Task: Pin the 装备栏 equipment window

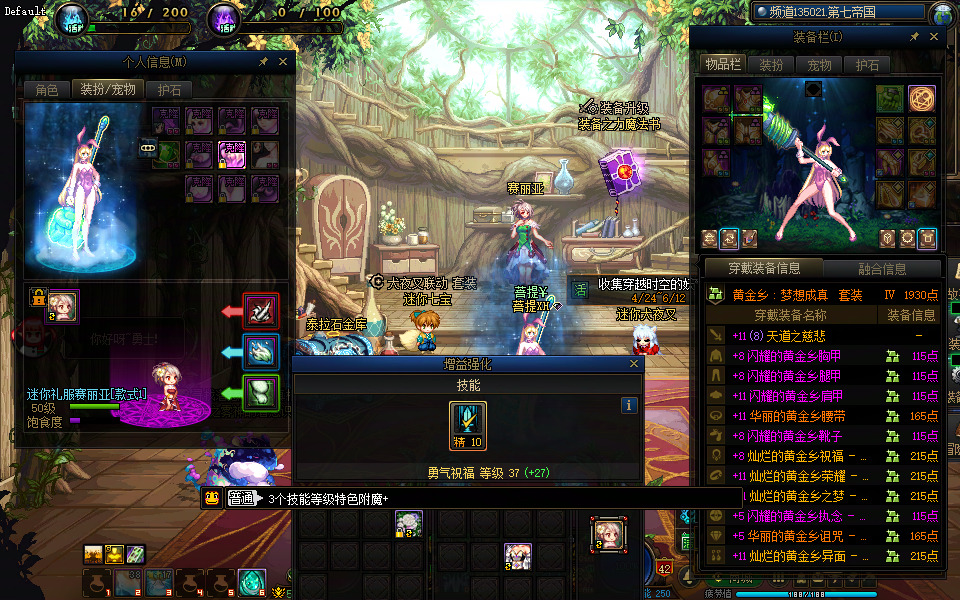Action: (914, 37)
